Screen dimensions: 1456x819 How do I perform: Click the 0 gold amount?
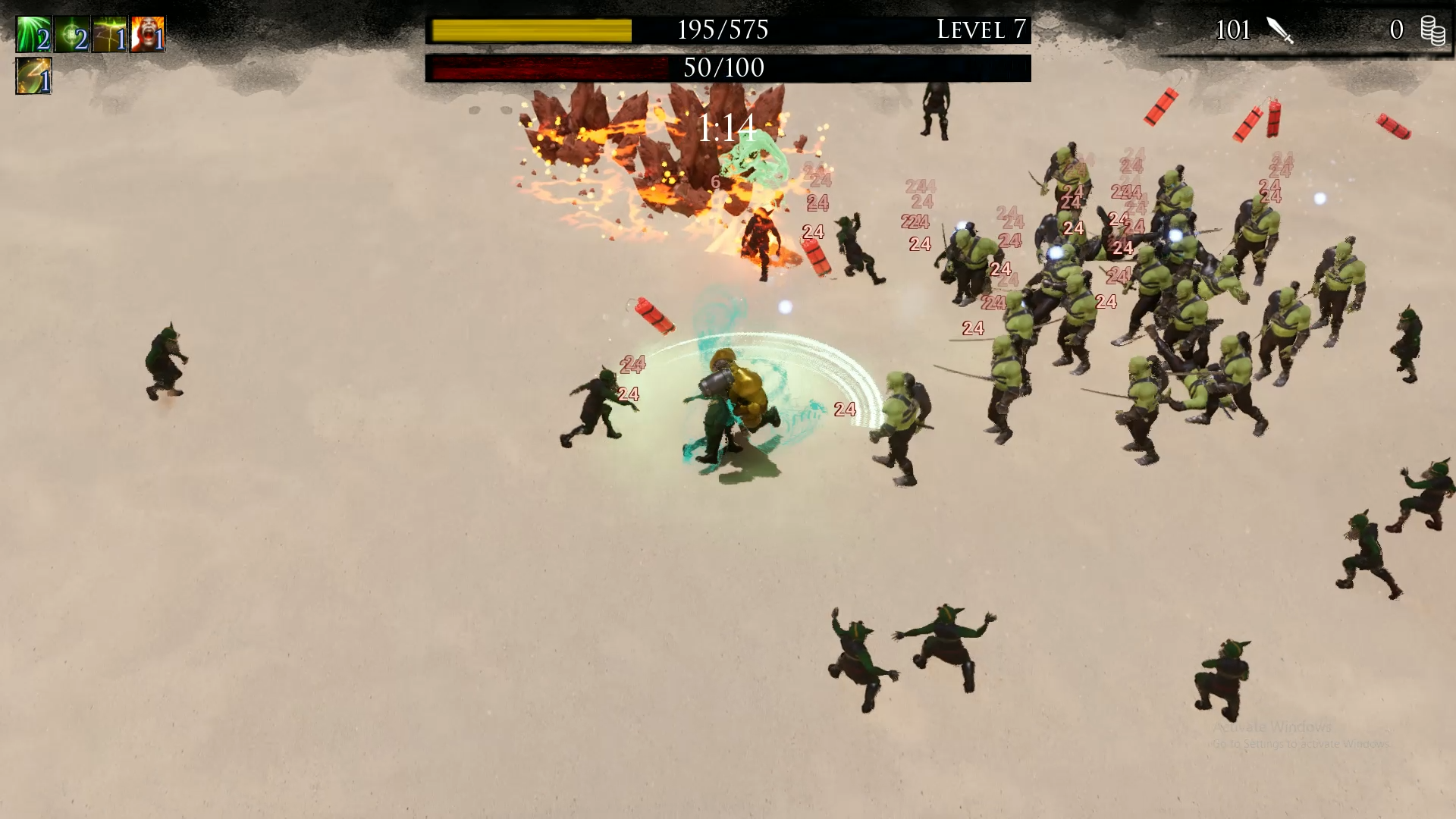1398,30
